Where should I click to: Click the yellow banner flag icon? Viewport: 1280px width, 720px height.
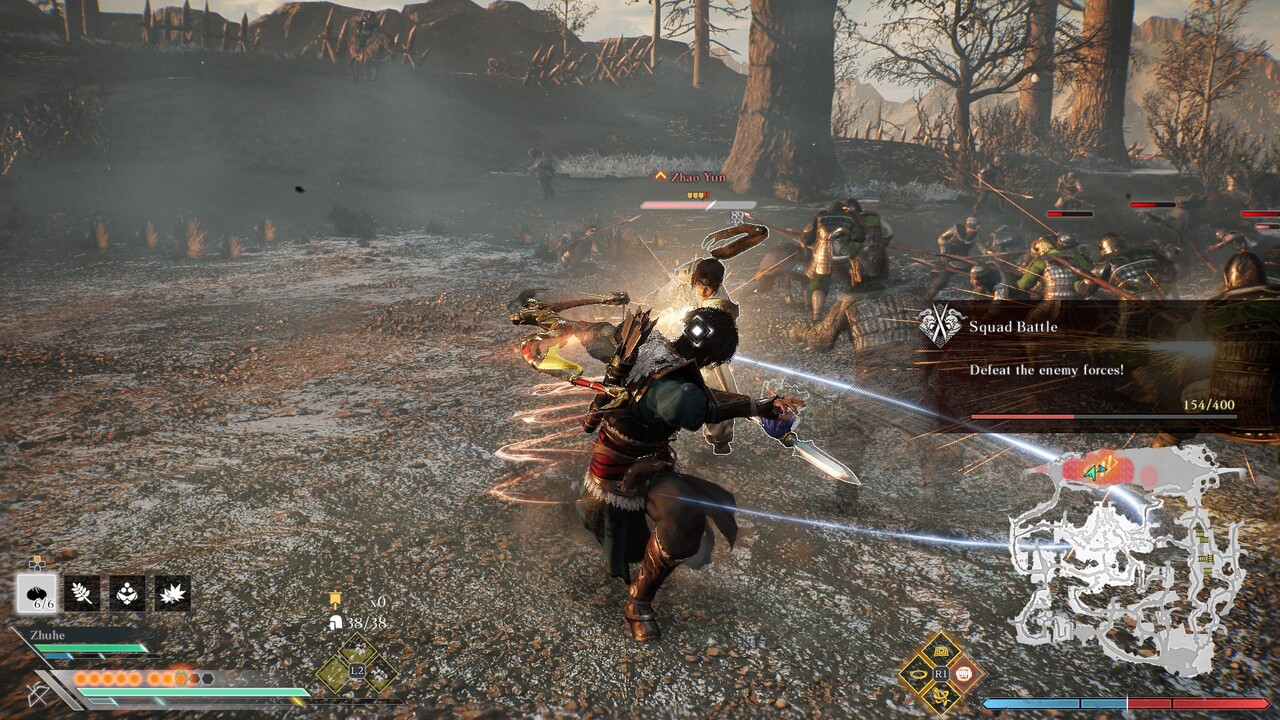click(336, 601)
